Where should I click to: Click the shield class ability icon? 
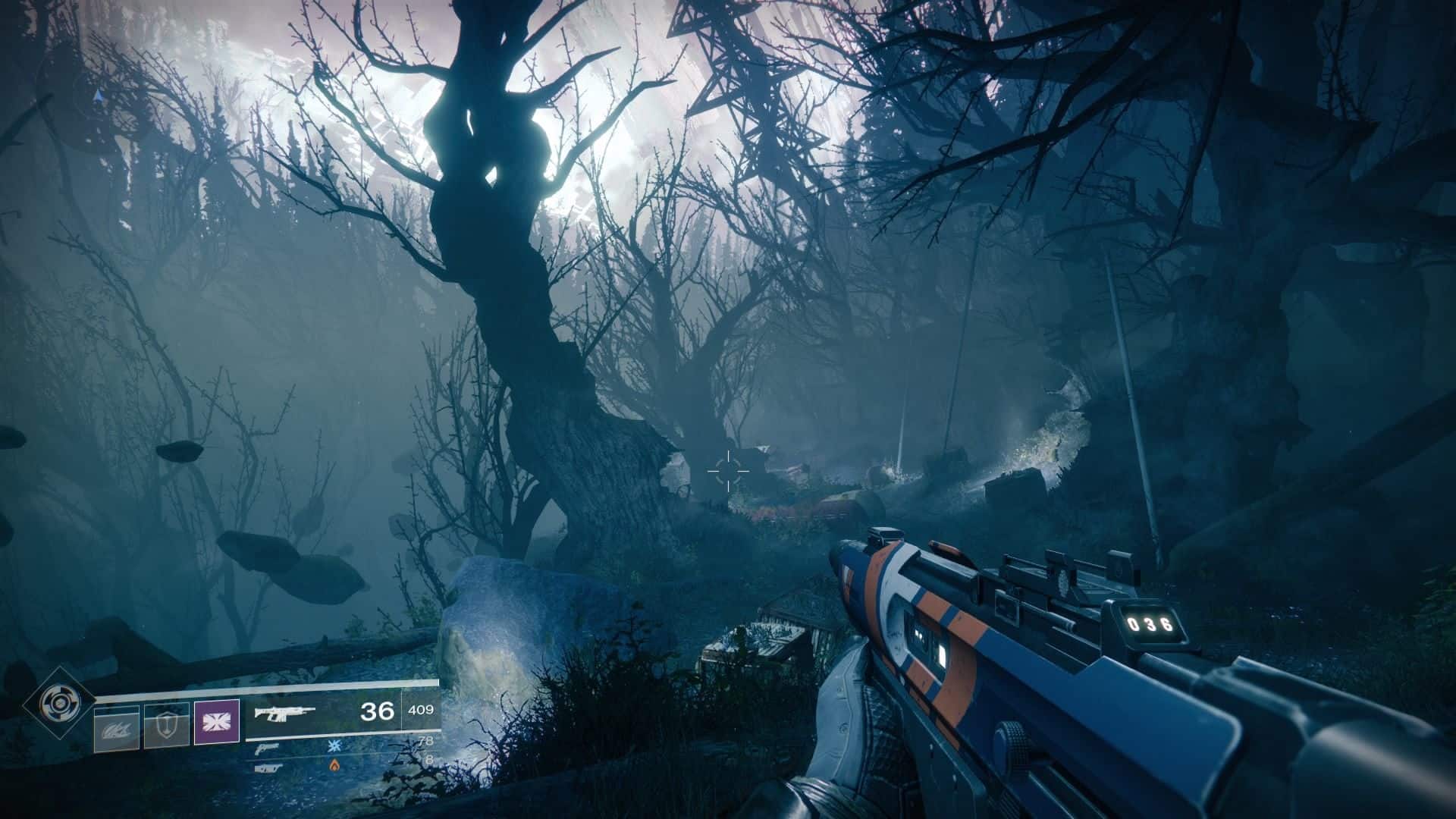tap(166, 726)
